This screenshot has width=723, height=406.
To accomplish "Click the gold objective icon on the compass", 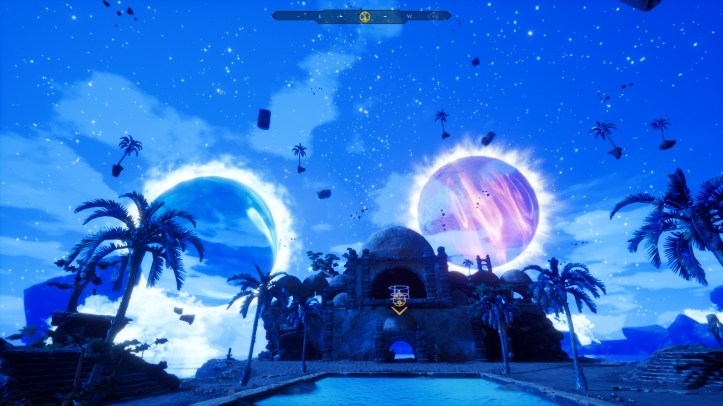I will coord(365,16).
